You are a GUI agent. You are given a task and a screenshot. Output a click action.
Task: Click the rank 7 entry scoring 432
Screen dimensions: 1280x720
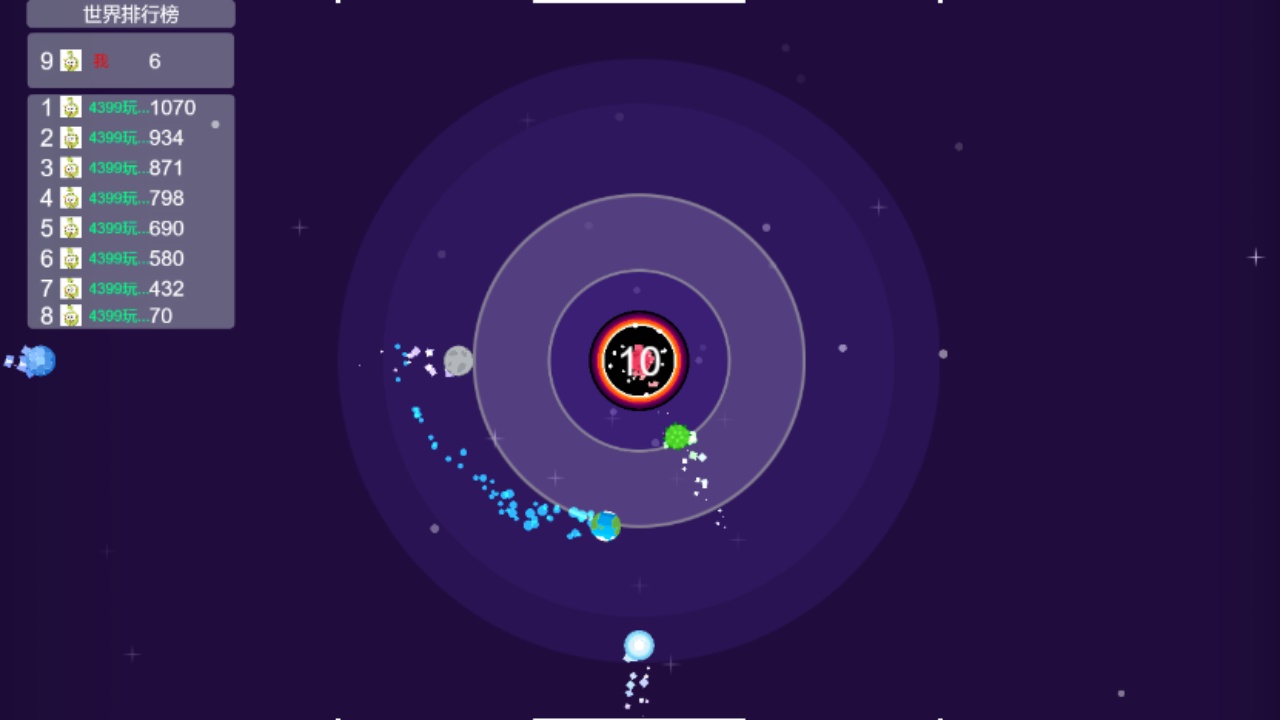130,288
